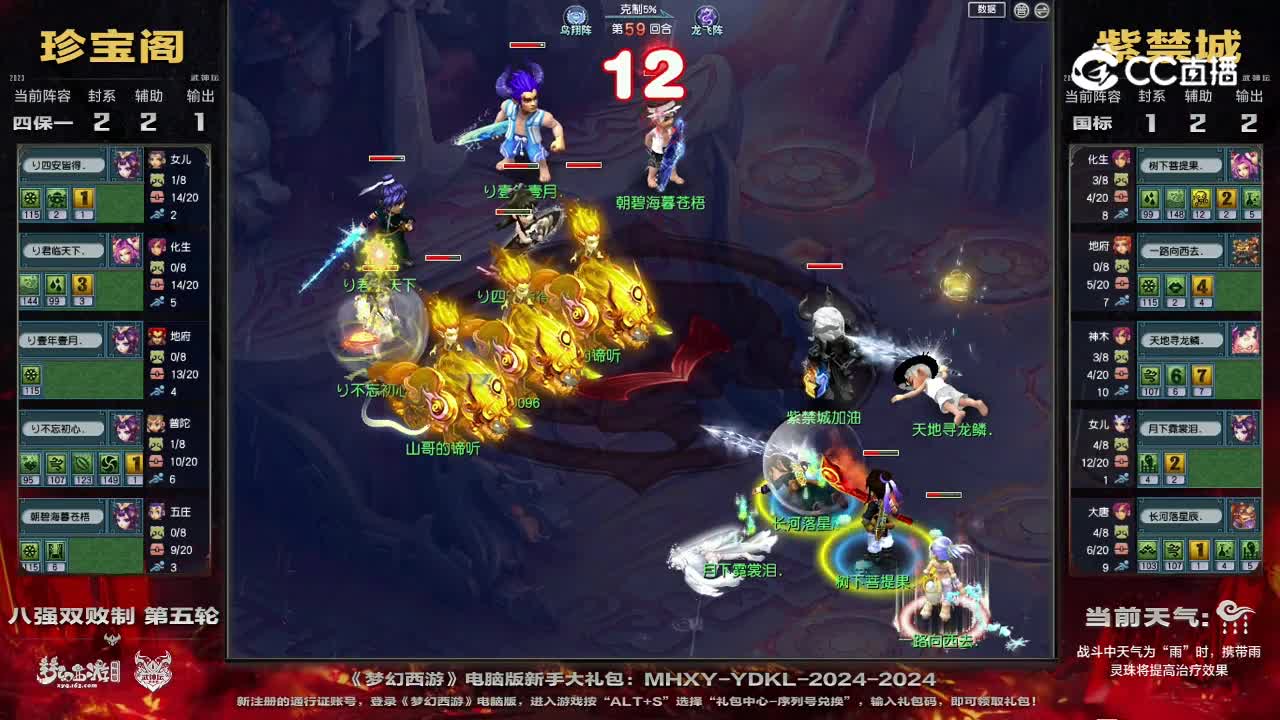Click the 乌翔阵 formation icon

[574, 15]
